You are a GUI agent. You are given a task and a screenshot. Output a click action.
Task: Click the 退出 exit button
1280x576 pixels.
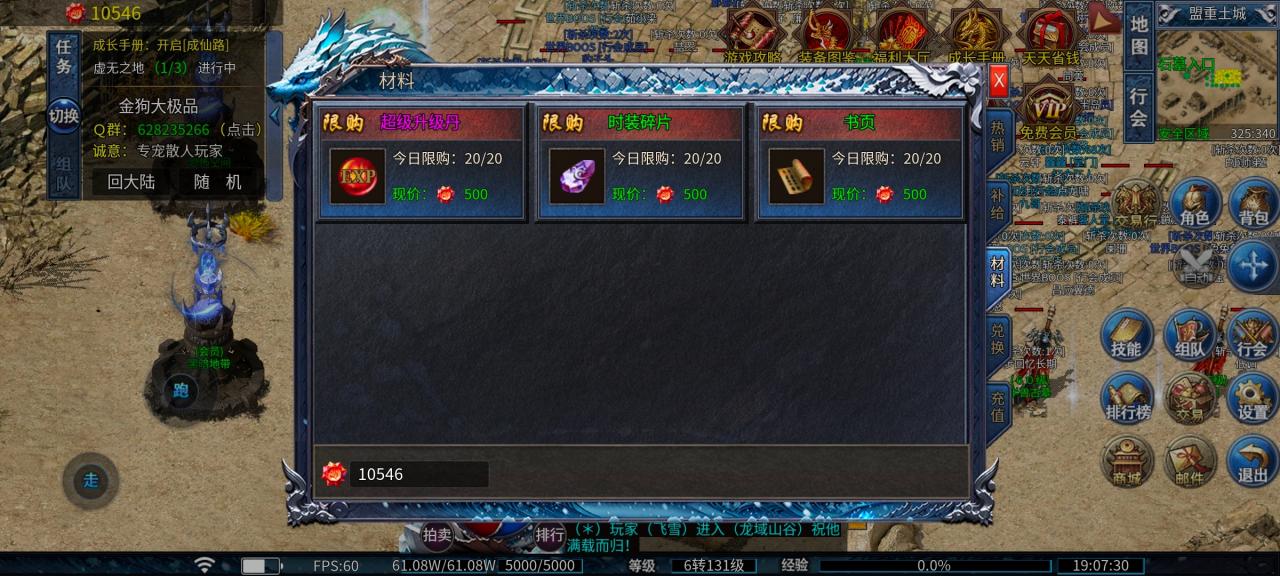1252,464
